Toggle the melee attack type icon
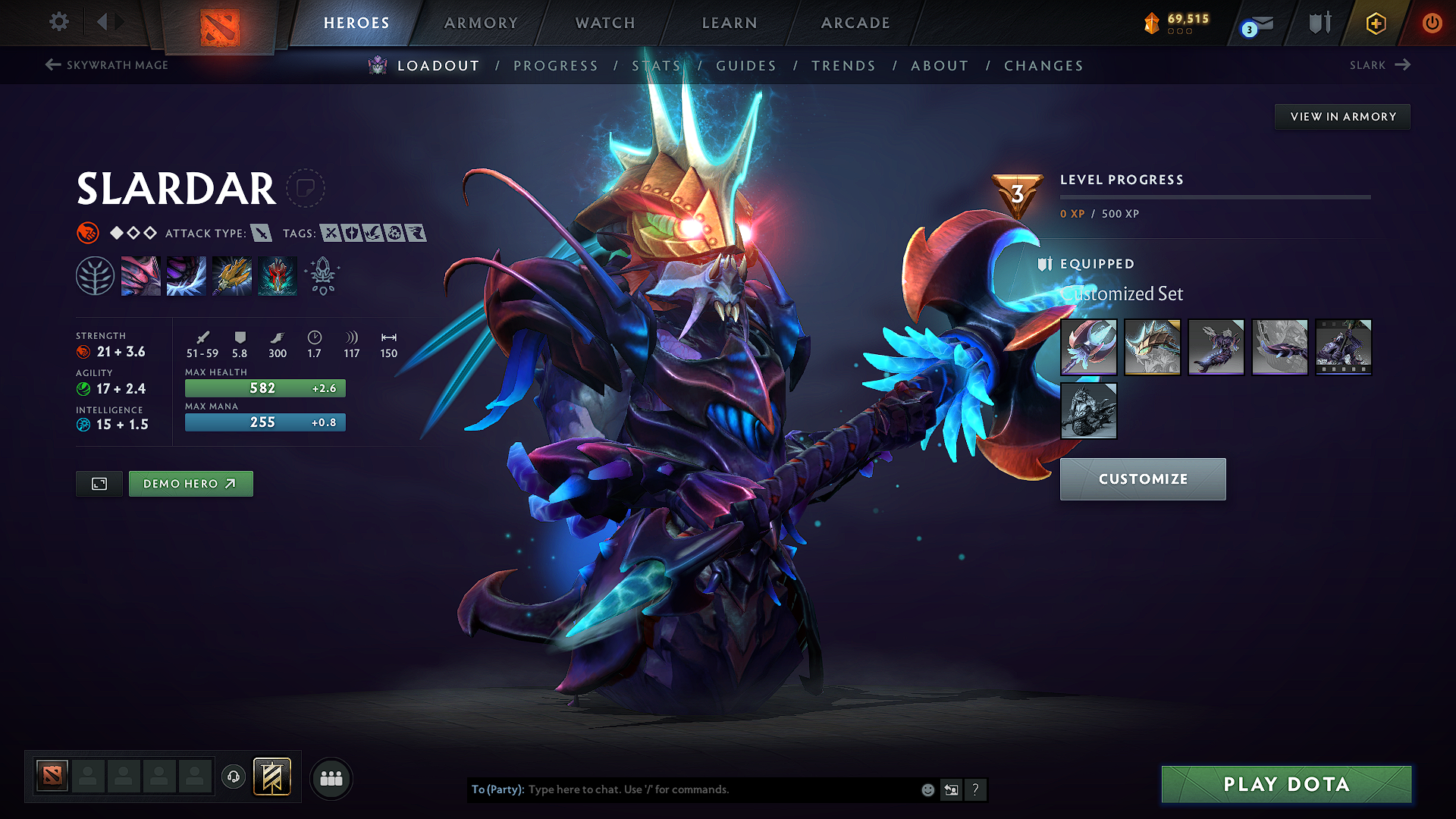1456x819 pixels. pyautogui.click(x=262, y=234)
